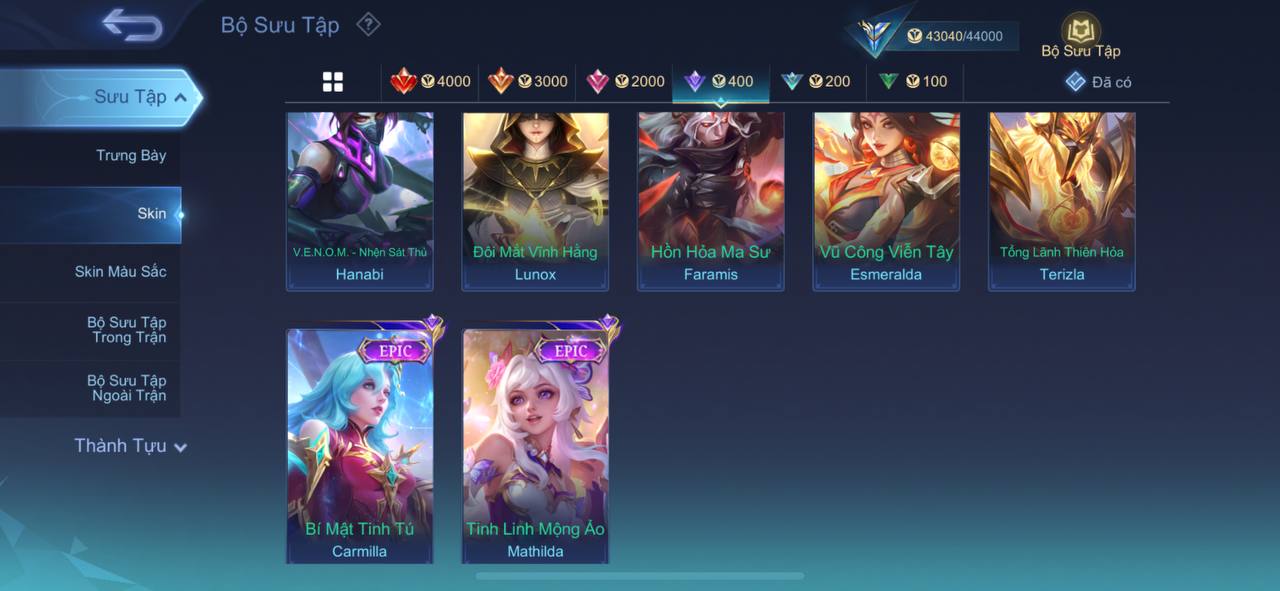Open Bộ Sưu Tập Ngoài Trận
Image resolution: width=1280 pixels, height=591 pixels.
click(x=127, y=388)
